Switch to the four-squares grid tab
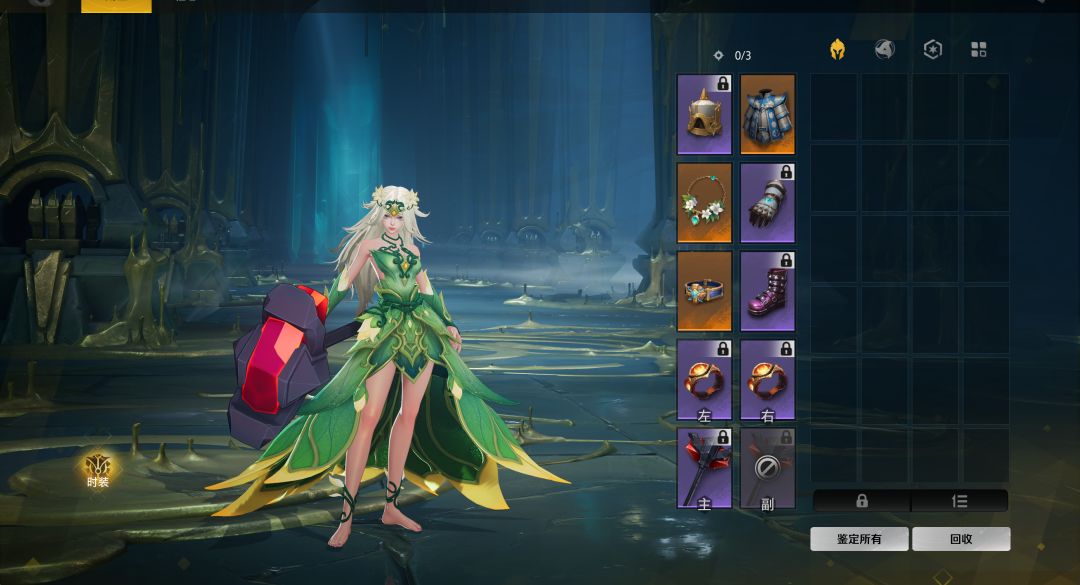The image size is (1080, 585). (x=979, y=50)
